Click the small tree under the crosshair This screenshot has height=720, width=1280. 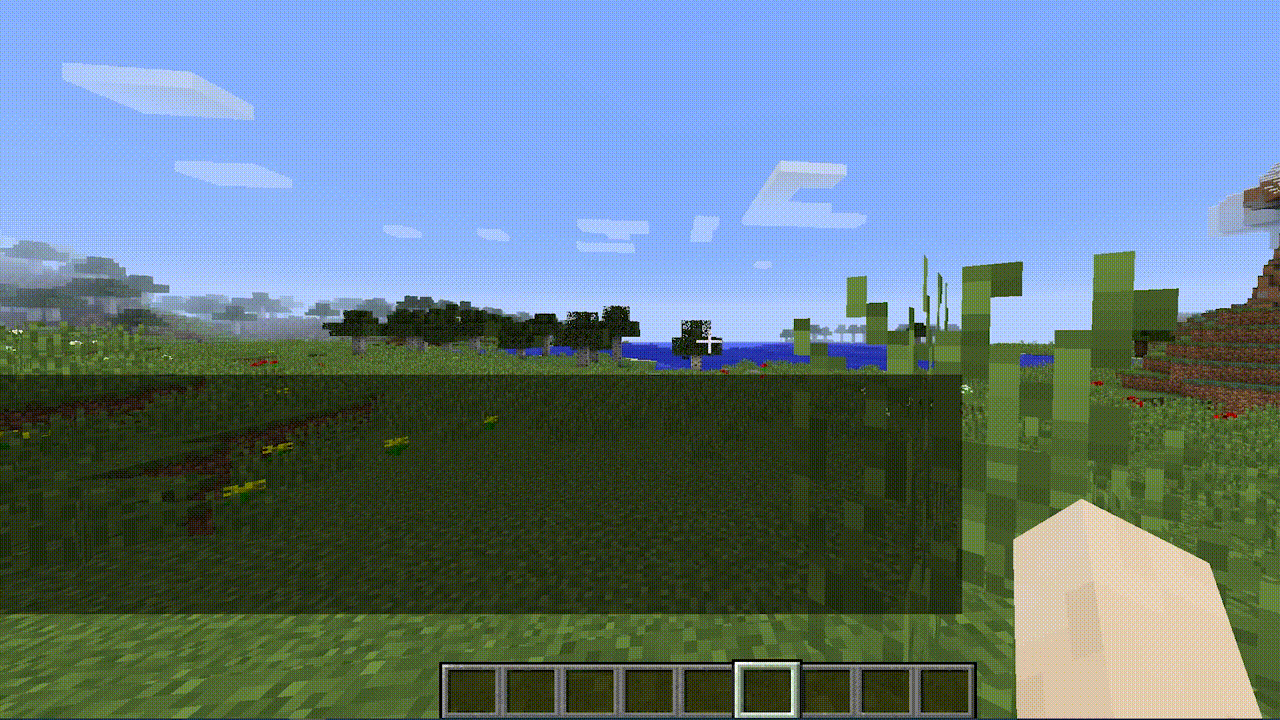coord(690,330)
